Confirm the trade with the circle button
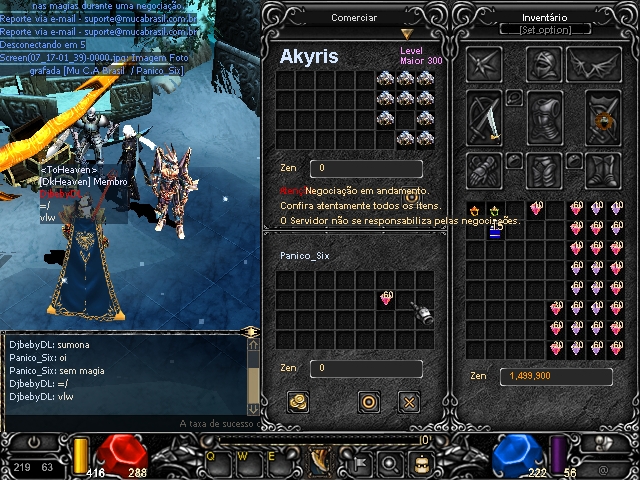The height and width of the screenshot is (480, 640). coord(369,402)
